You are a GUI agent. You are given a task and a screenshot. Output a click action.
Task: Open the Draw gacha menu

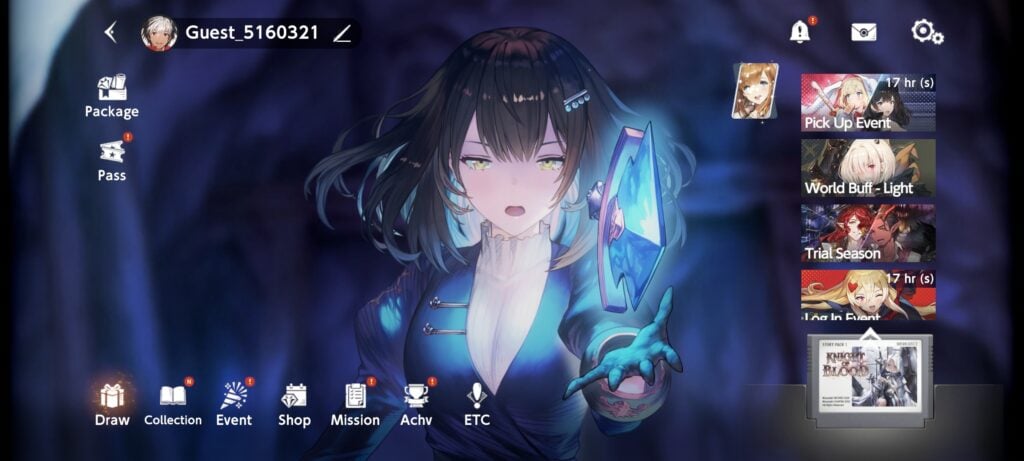[x=112, y=404]
